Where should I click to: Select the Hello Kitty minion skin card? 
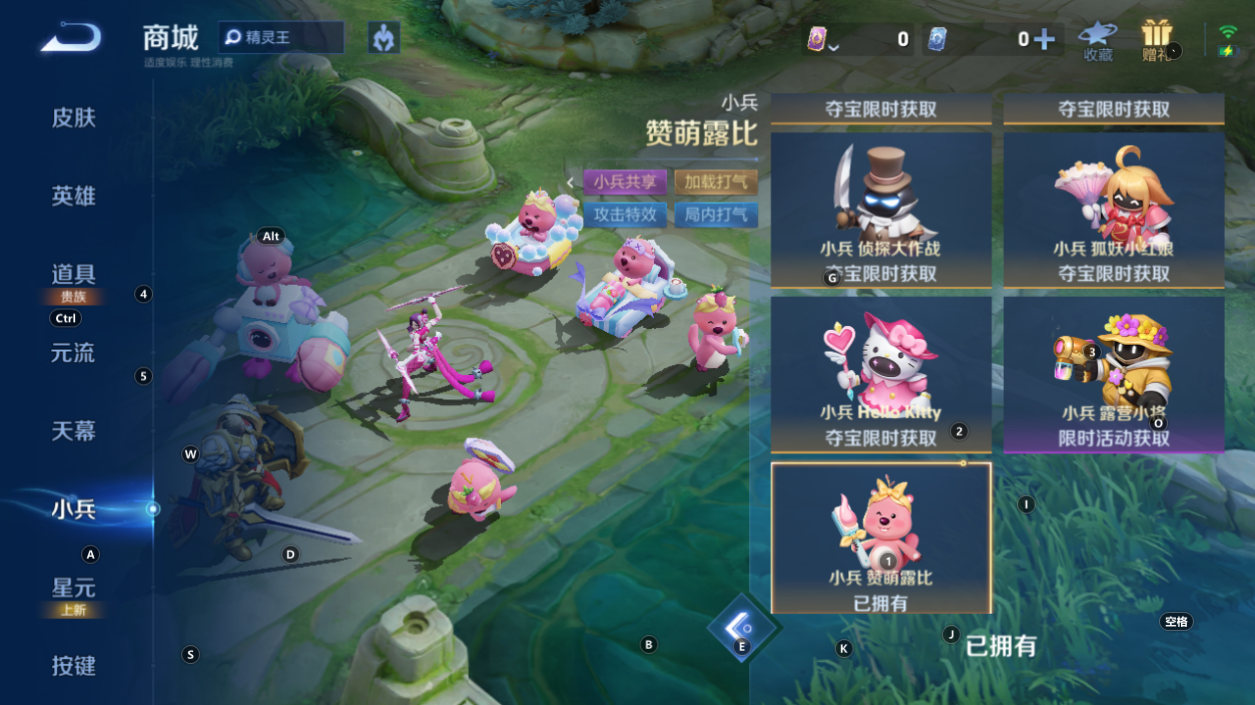(881, 374)
